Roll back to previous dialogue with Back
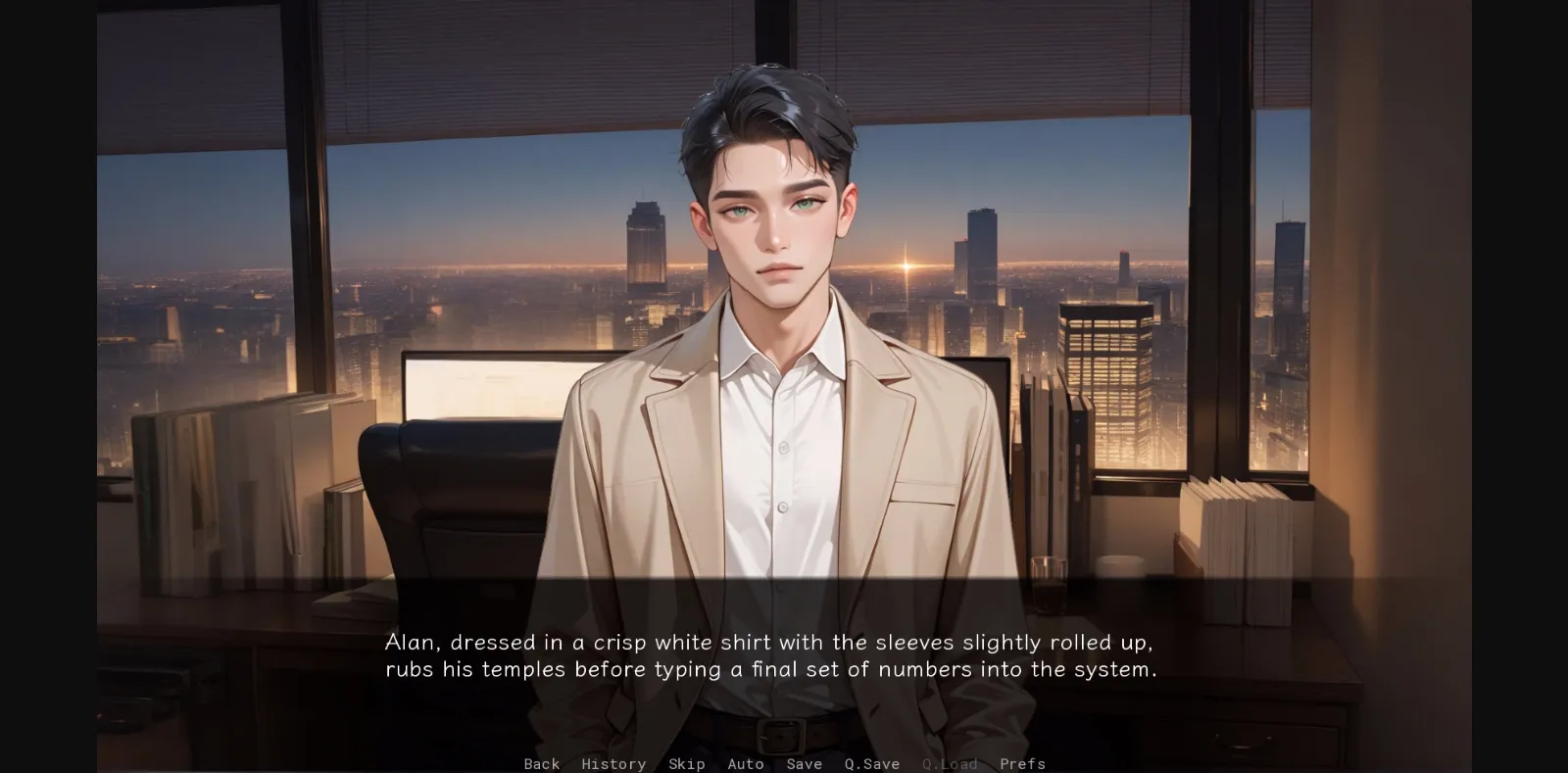Screen dimensions: 1568x773 point(541,764)
